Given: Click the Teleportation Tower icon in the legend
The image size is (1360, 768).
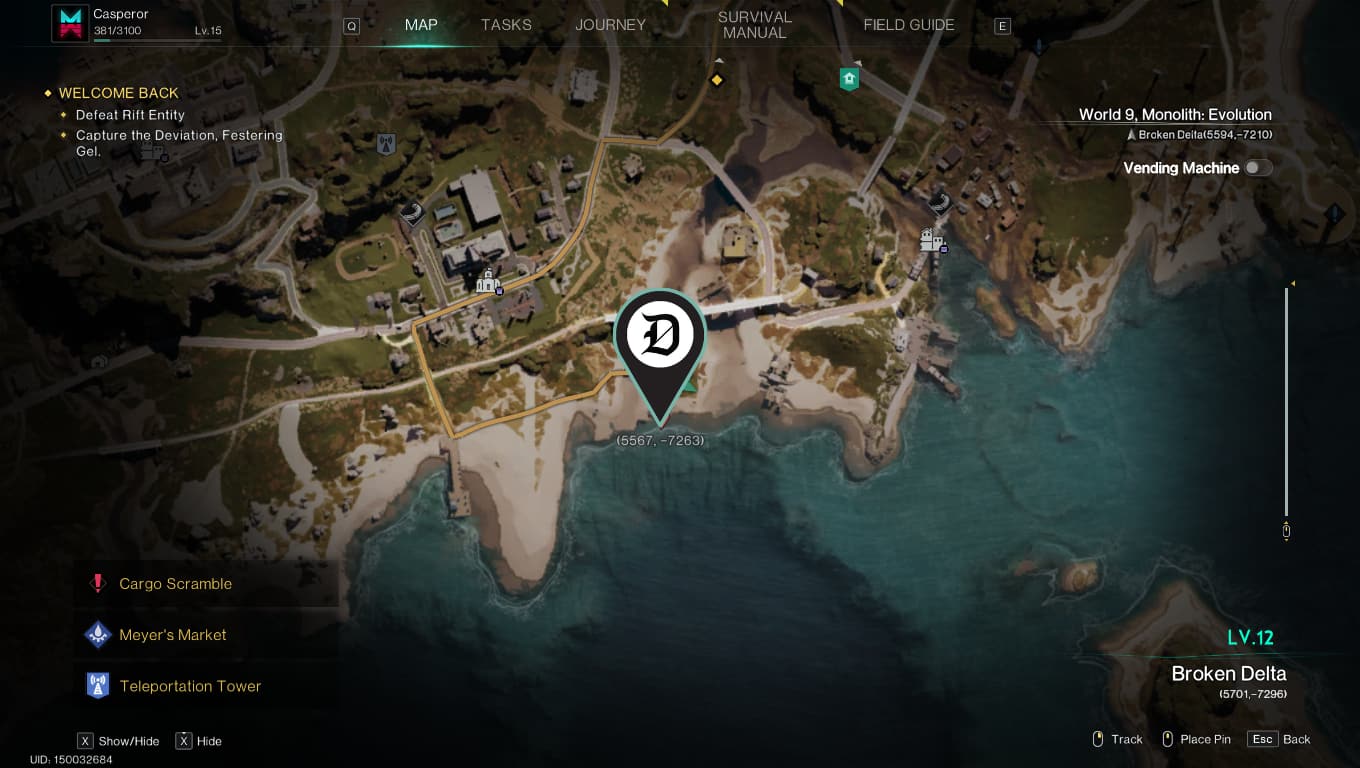Looking at the screenshot, I should (97, 685).
